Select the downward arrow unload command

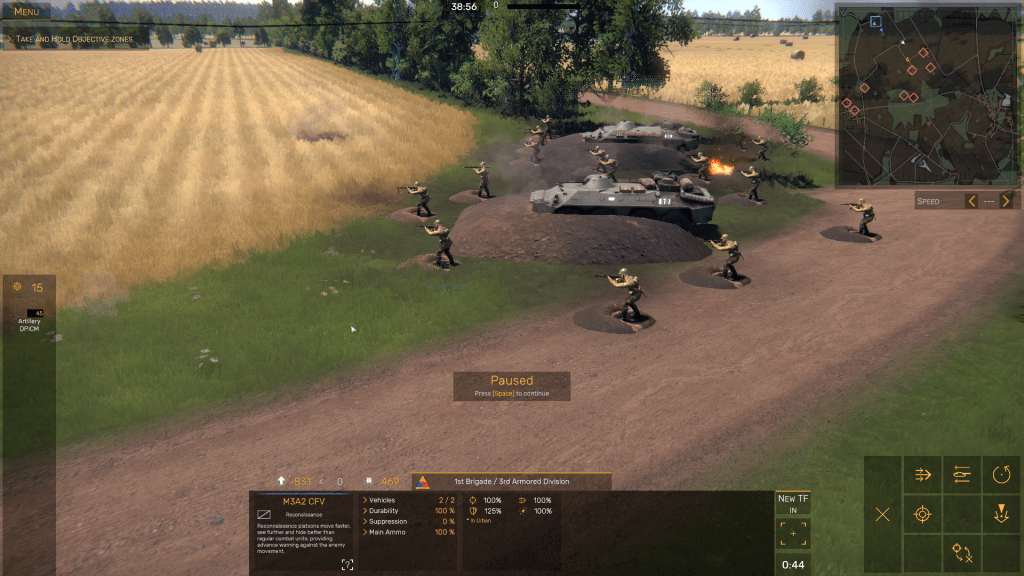(1001, 515)
